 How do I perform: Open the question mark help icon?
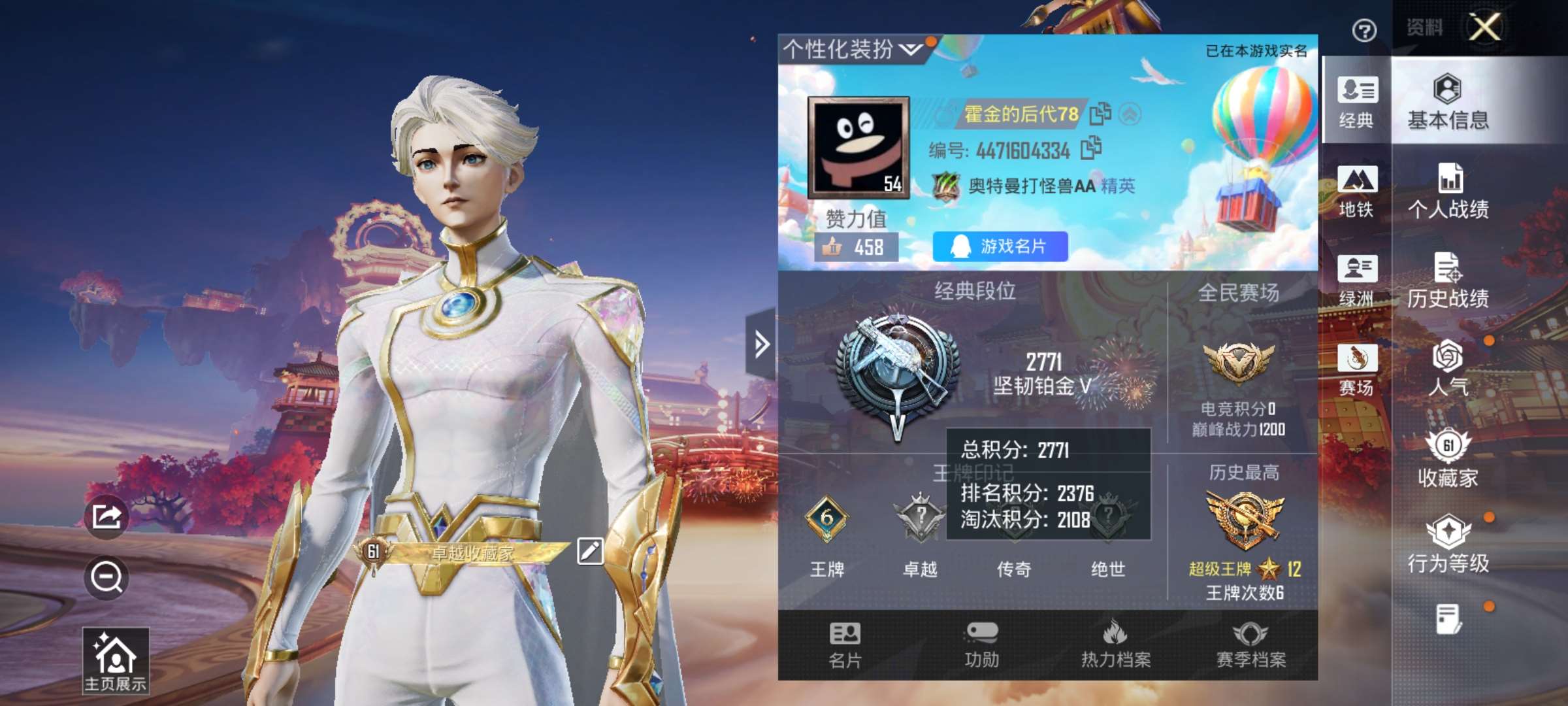pyautogui.click(x=1364, y=30)
